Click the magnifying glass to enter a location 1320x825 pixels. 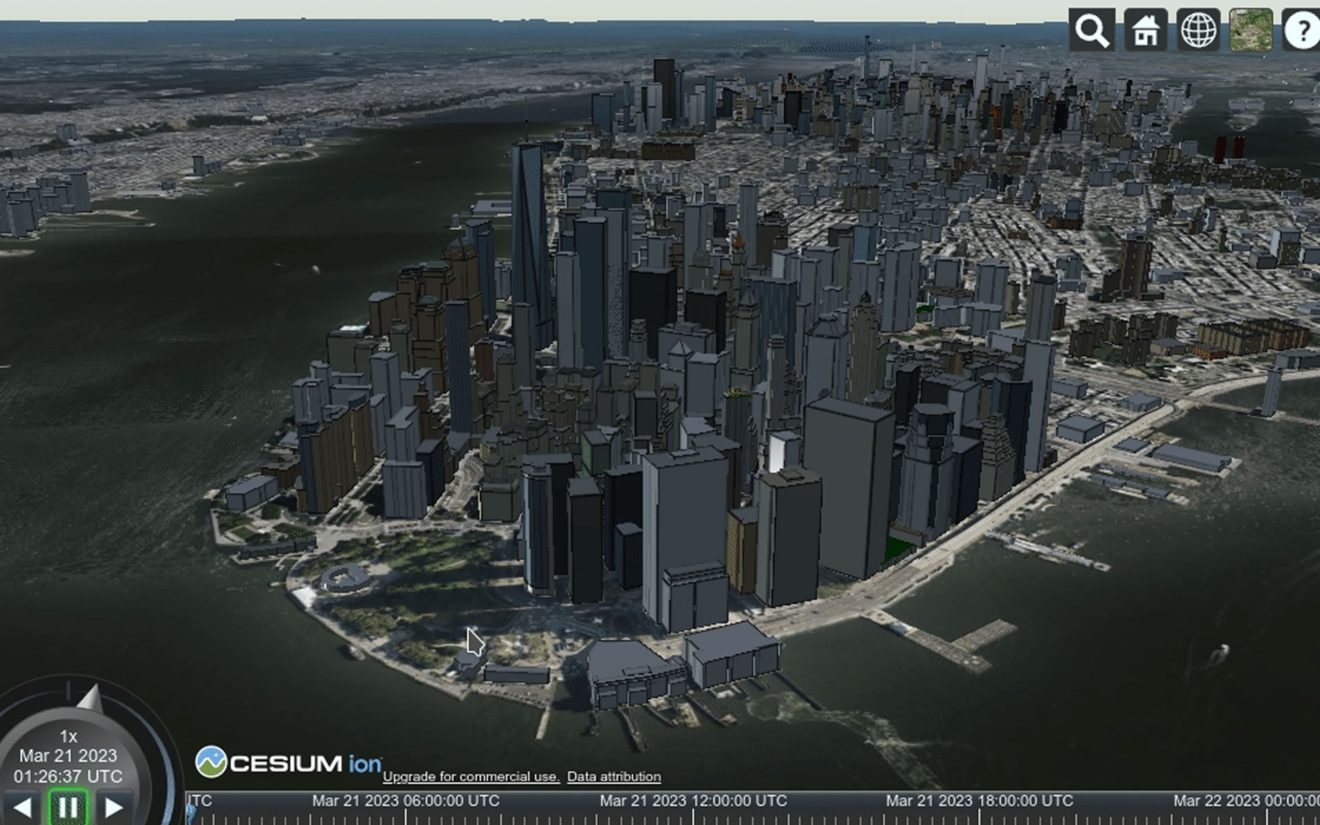pos(1091,30)
